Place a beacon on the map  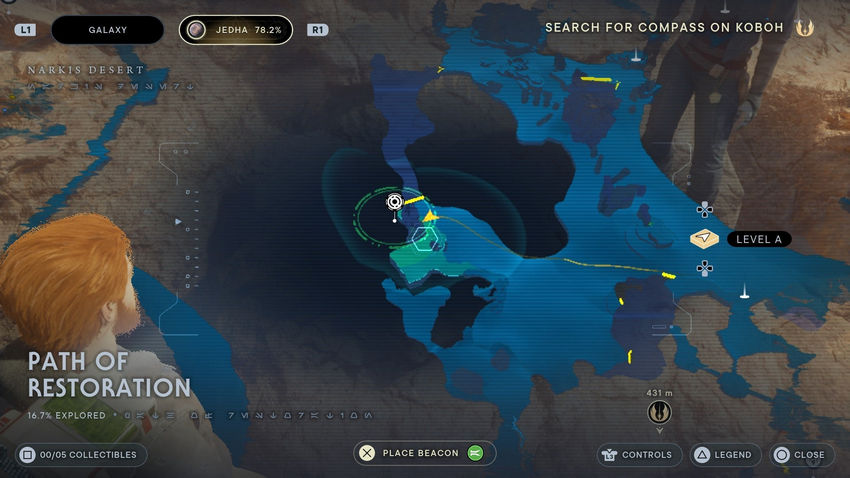coord(424,453)
